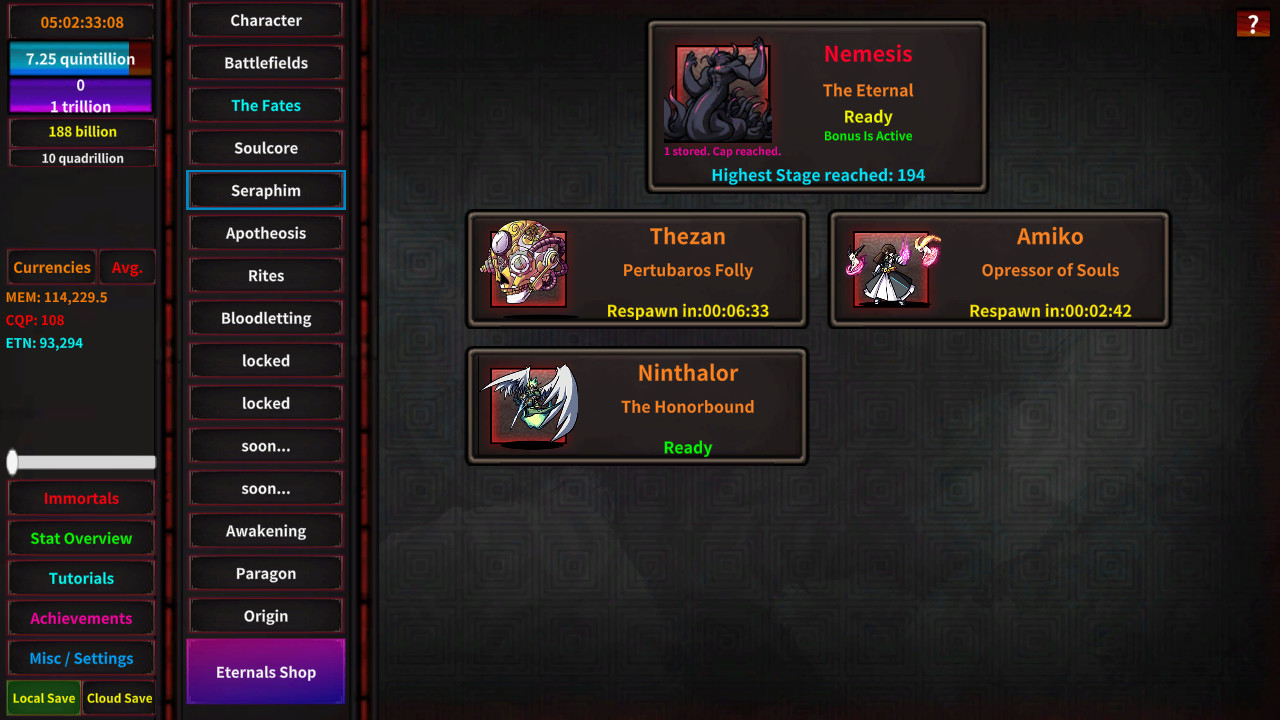This screenshot has width=1280, height=720.
Task: Open the Paragon panel
Action: tap(265, 573)
